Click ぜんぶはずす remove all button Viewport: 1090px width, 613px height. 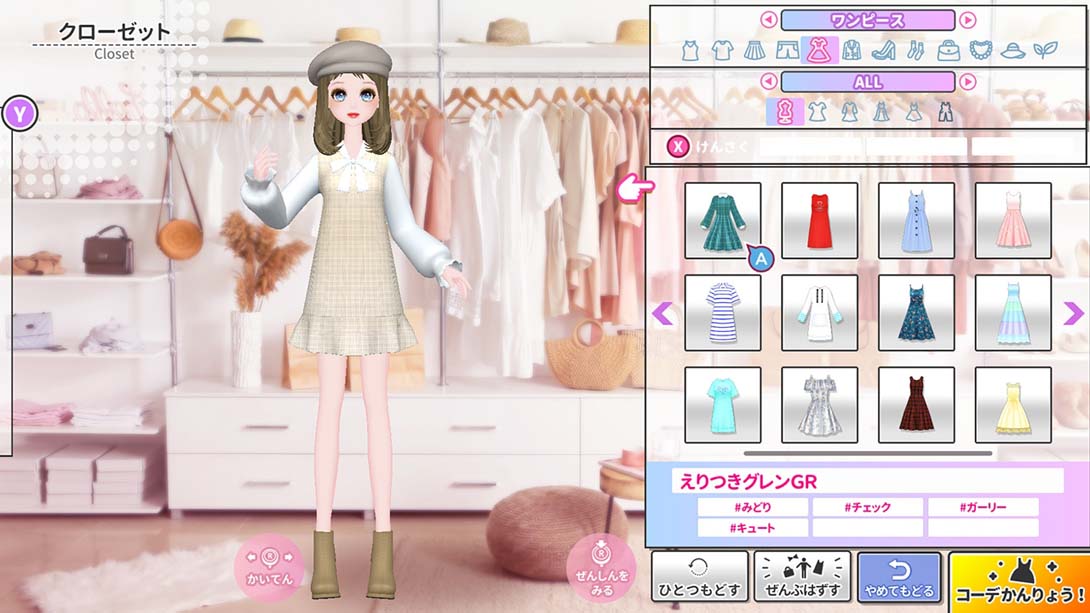(x=802, y=577)
